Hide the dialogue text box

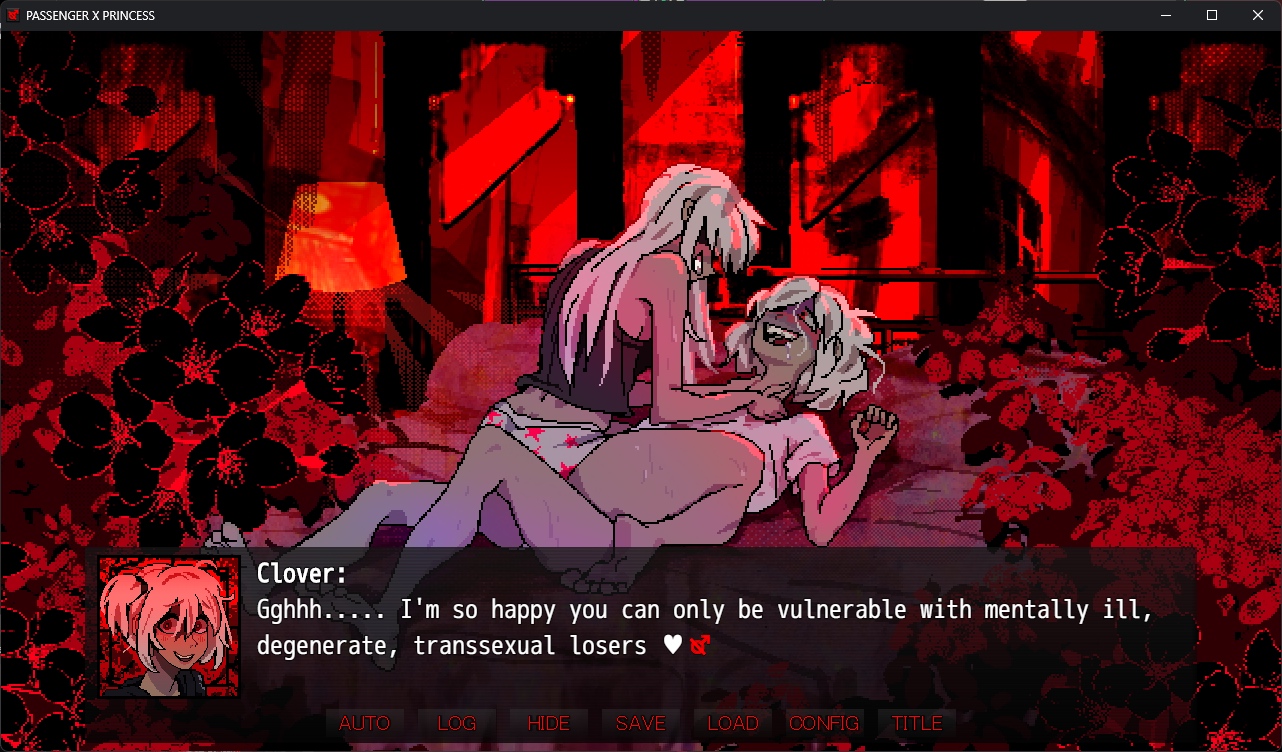(x=548, y=723)
